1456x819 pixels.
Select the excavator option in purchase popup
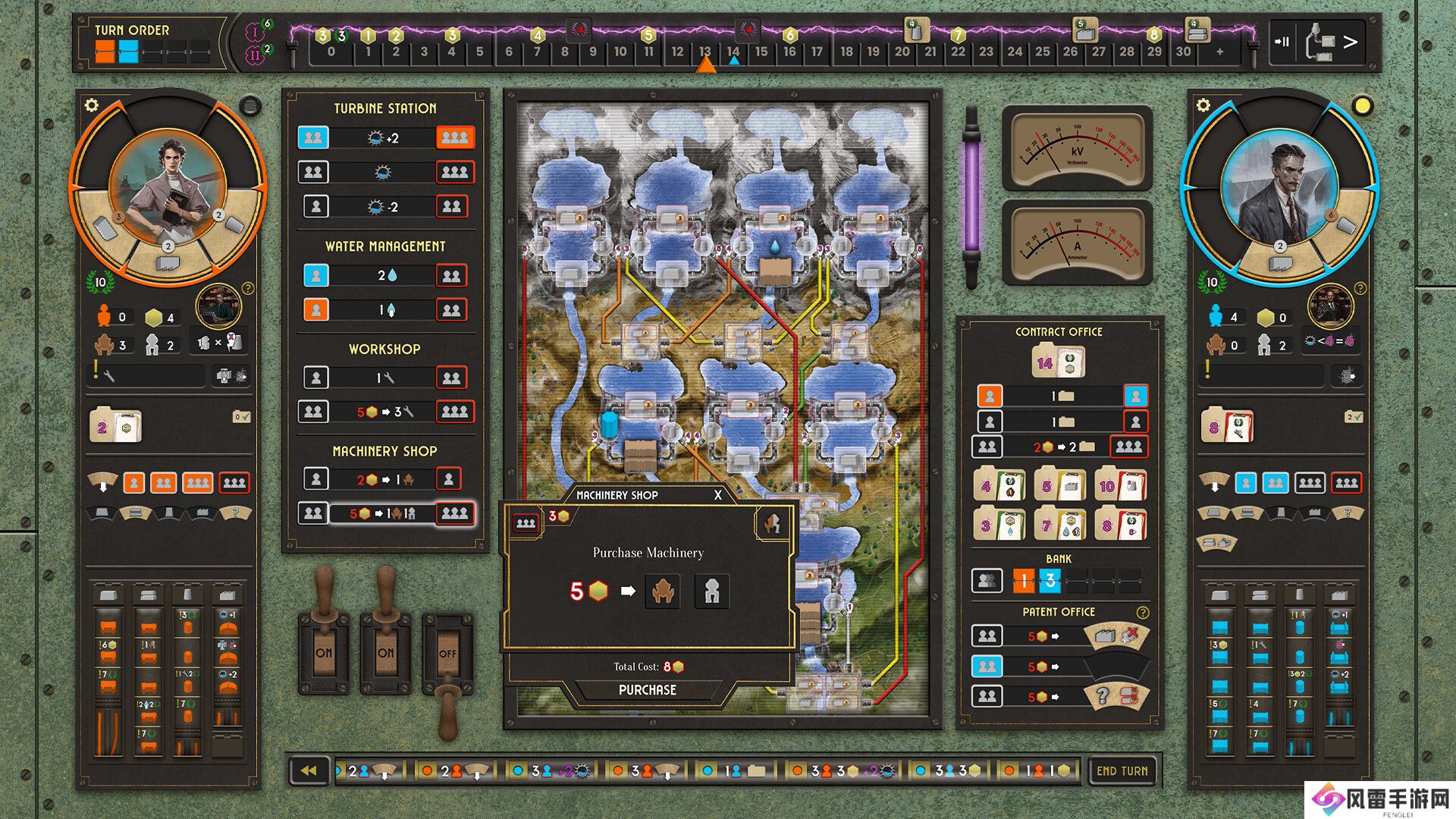click(663, 591)
